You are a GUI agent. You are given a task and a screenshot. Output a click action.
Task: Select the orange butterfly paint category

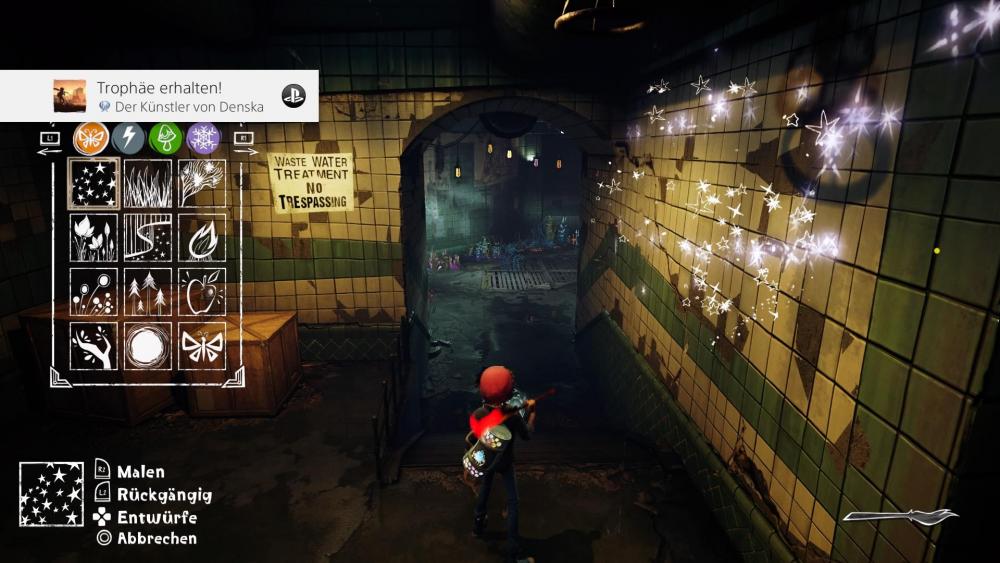(91, 138)
